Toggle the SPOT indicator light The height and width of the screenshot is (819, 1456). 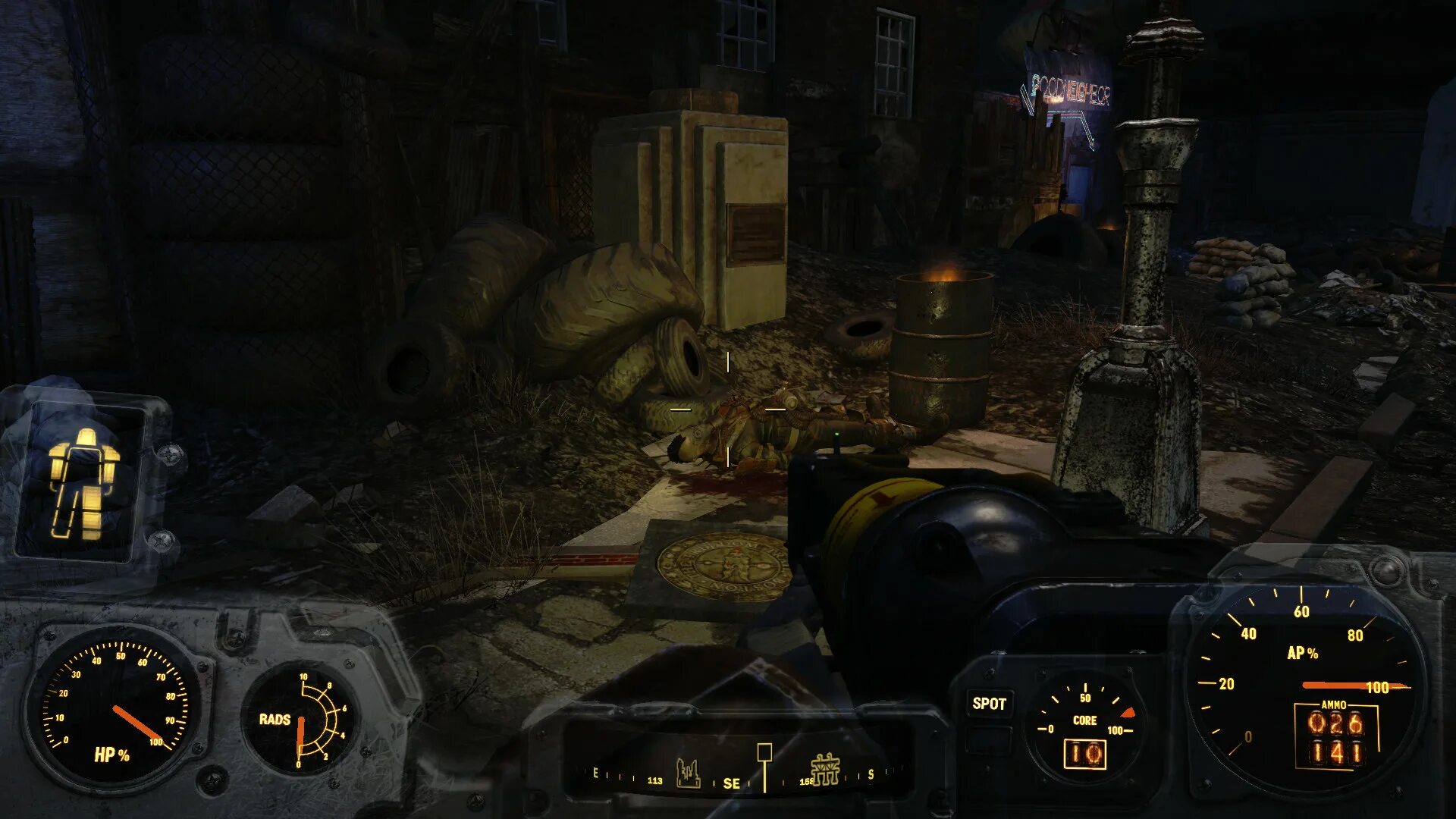989,704
